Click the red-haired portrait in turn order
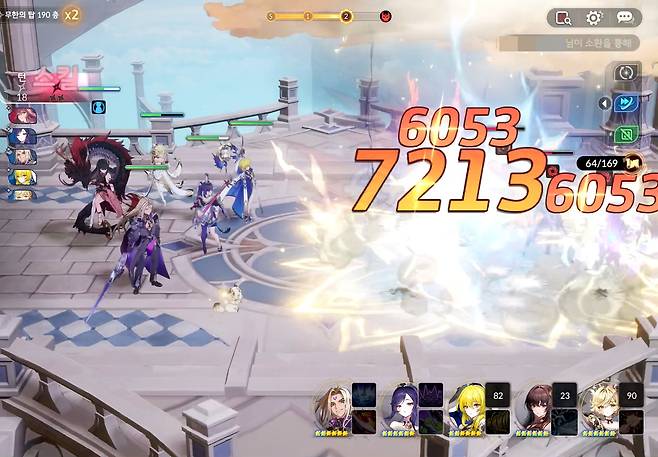Viewport: 658px width, 457px height. pyautogui.click(x=23, y=115)
